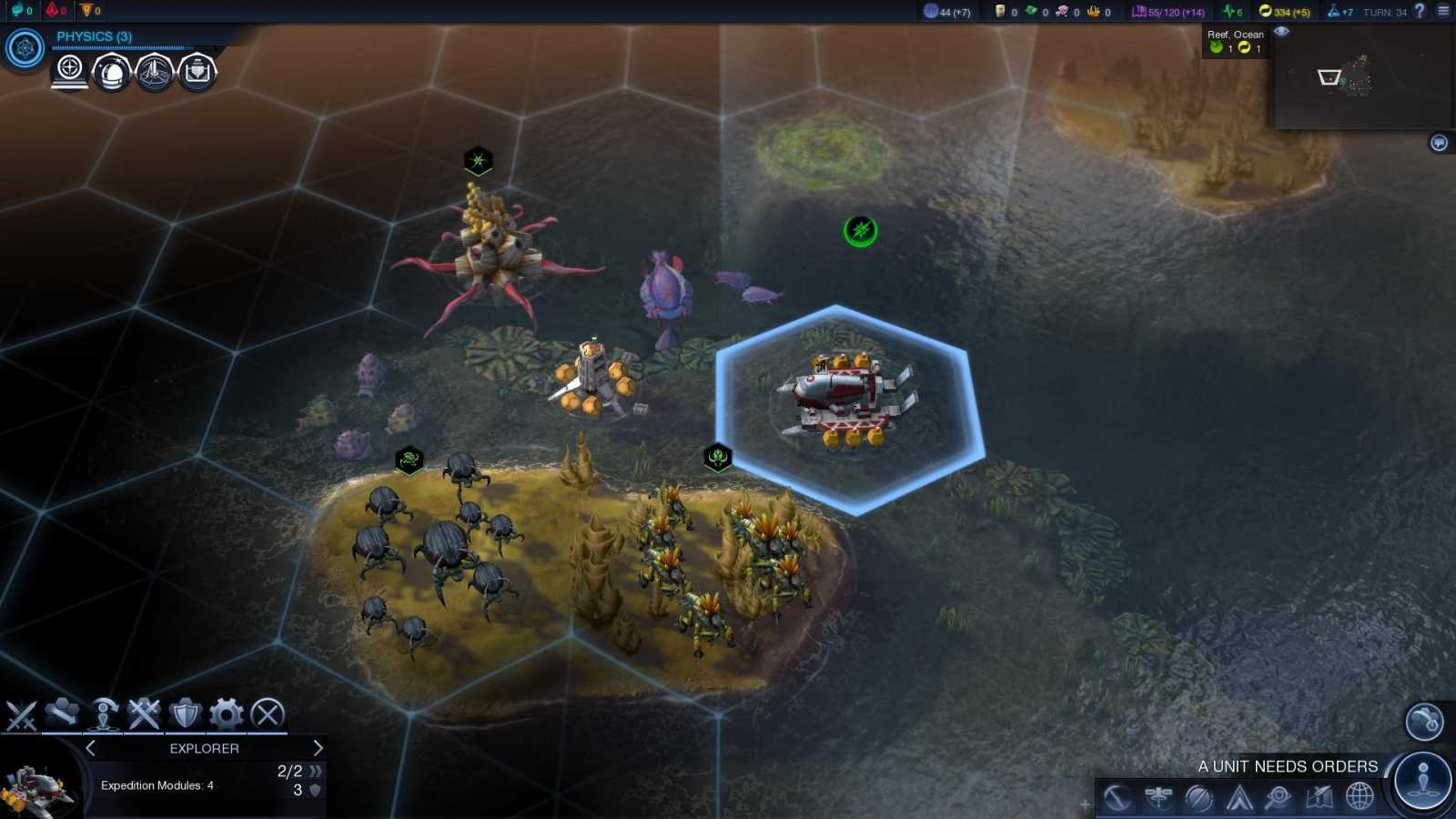Click the help question mark icon
Screen dimensions: 1456x819
click(1420, 12)
